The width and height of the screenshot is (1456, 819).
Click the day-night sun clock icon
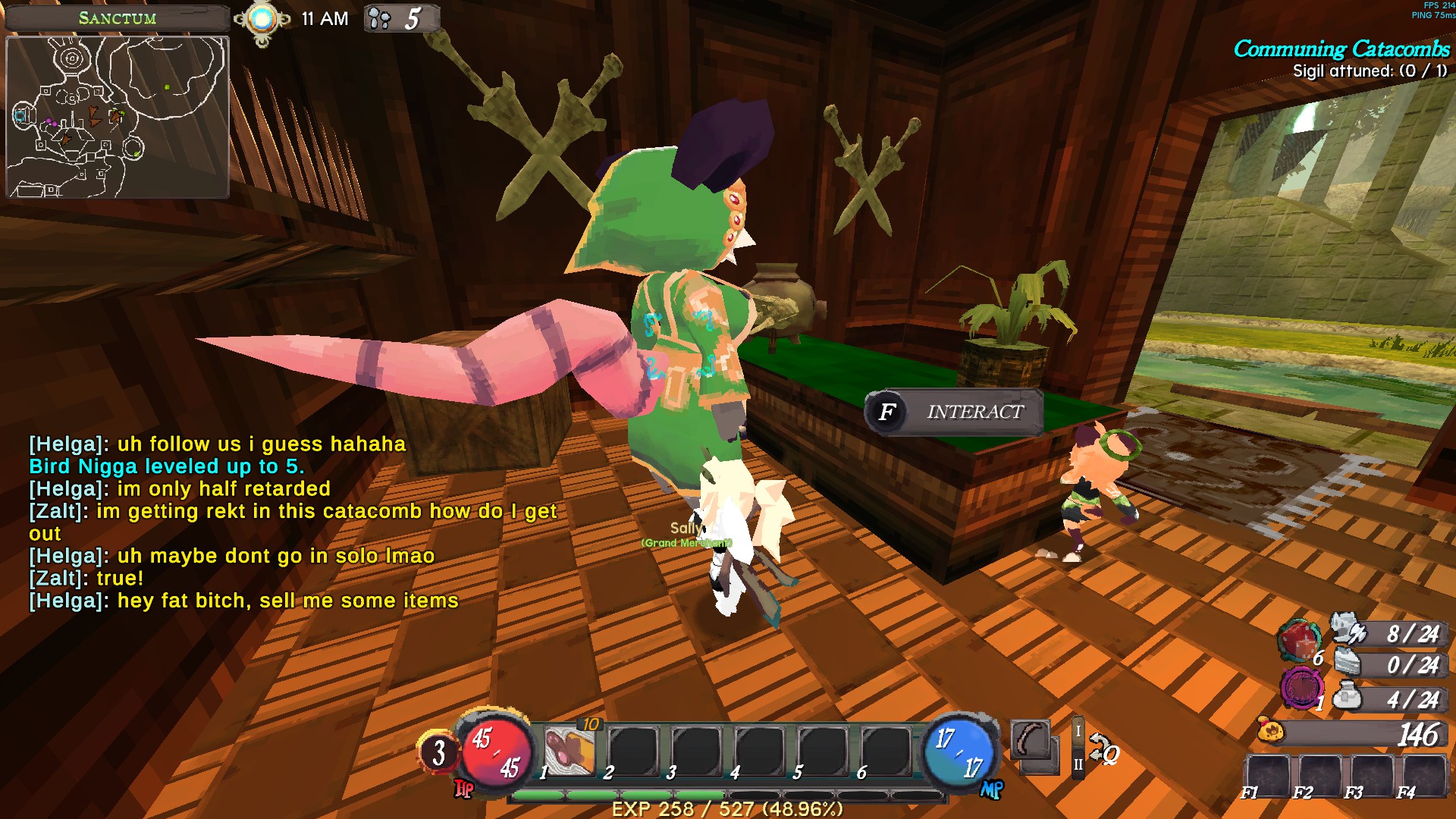(262, 20)
